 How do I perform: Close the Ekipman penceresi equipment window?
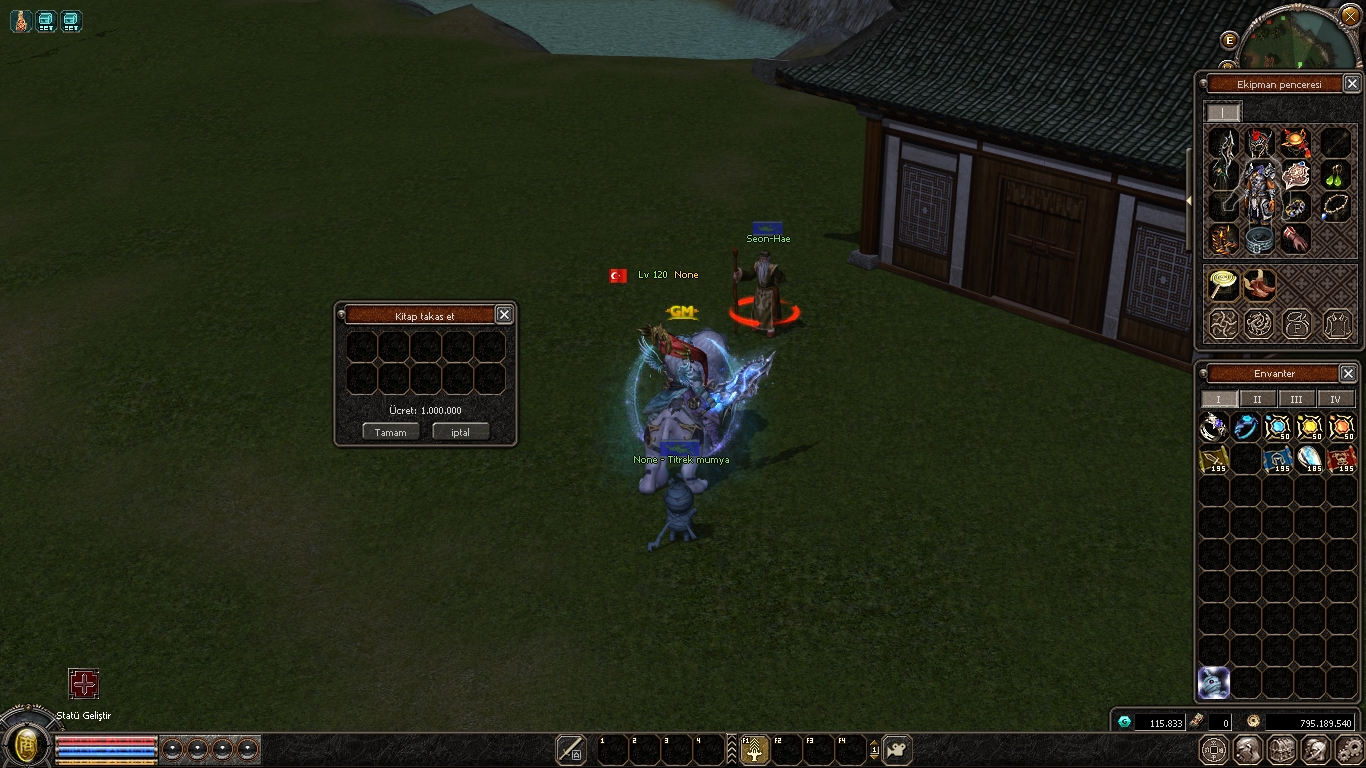[x=1352, y=84]
